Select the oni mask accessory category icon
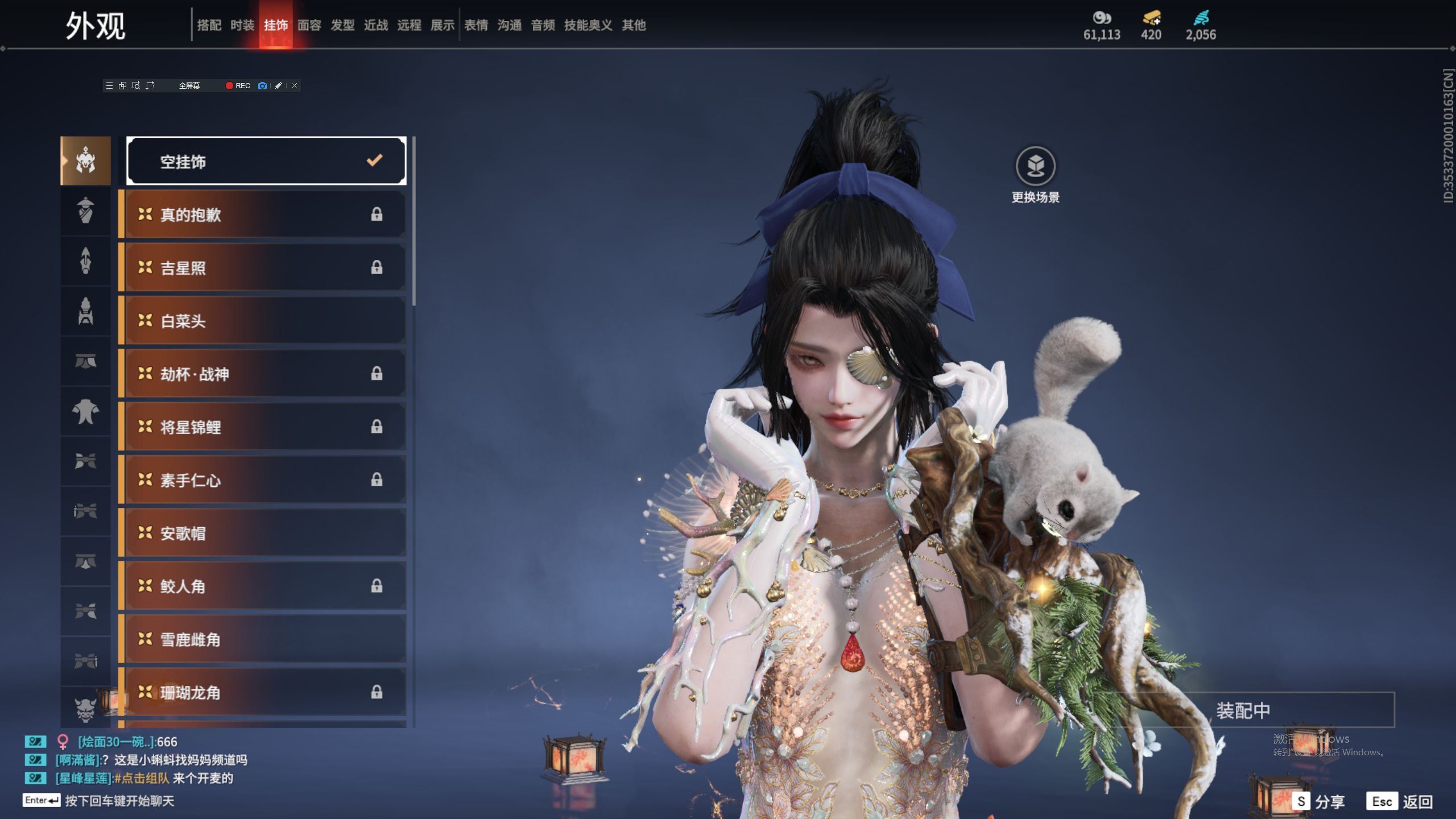Viewport: 1456px width, 819px height. coord(85,709)
